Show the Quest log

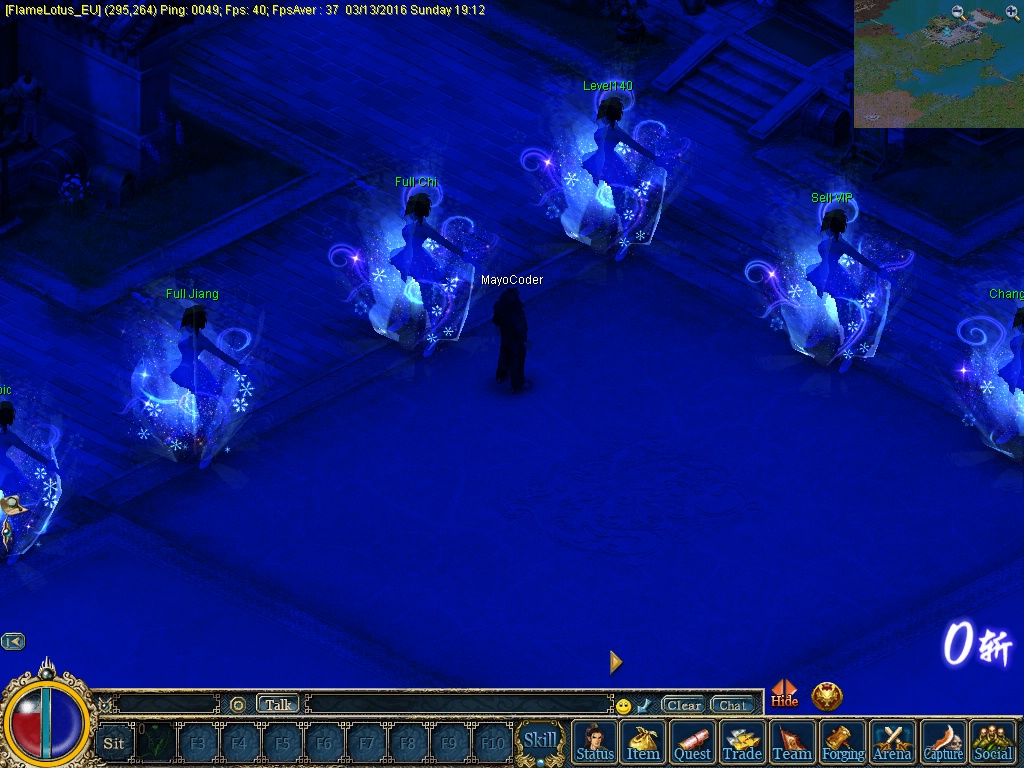692,742
